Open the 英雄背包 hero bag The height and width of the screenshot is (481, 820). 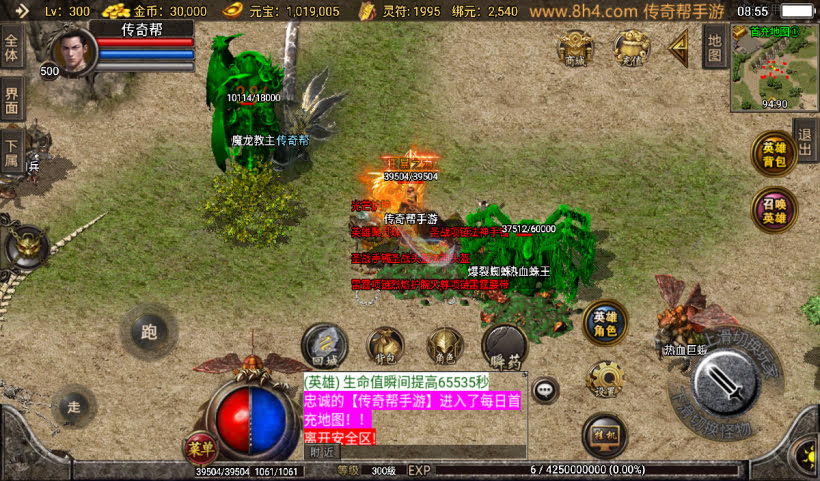pos(775,154)
